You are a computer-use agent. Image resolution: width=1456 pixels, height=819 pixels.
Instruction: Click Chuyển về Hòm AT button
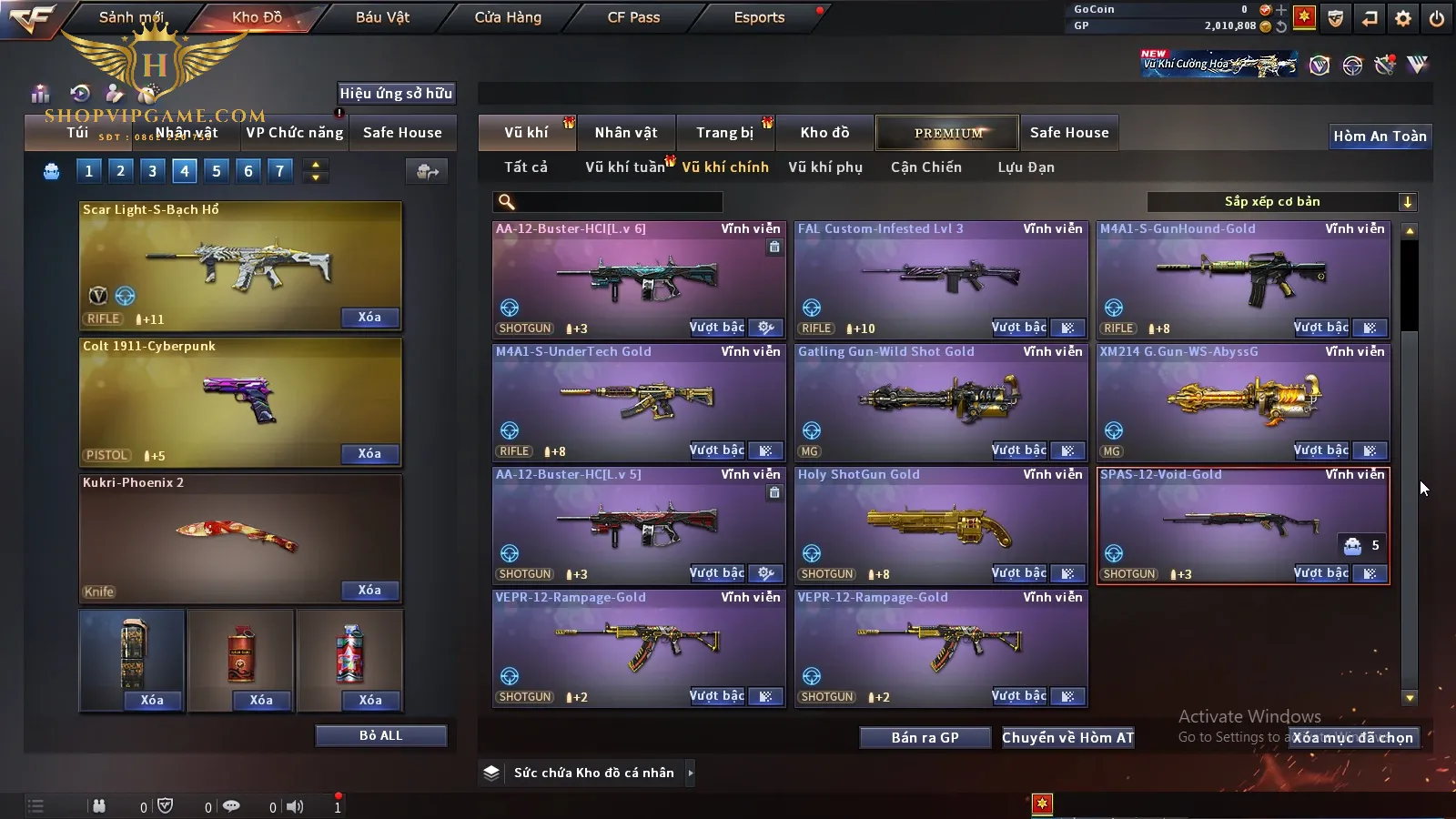(1067, 737)
